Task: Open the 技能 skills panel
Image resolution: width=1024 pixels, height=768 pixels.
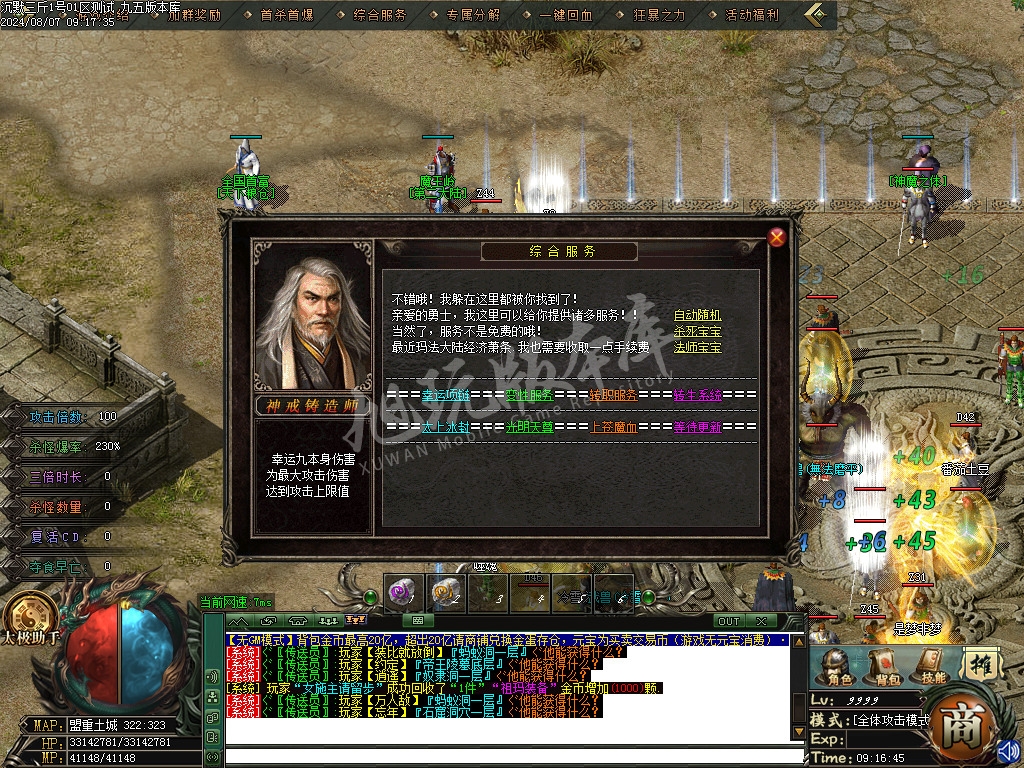Action: coord(929,666)
